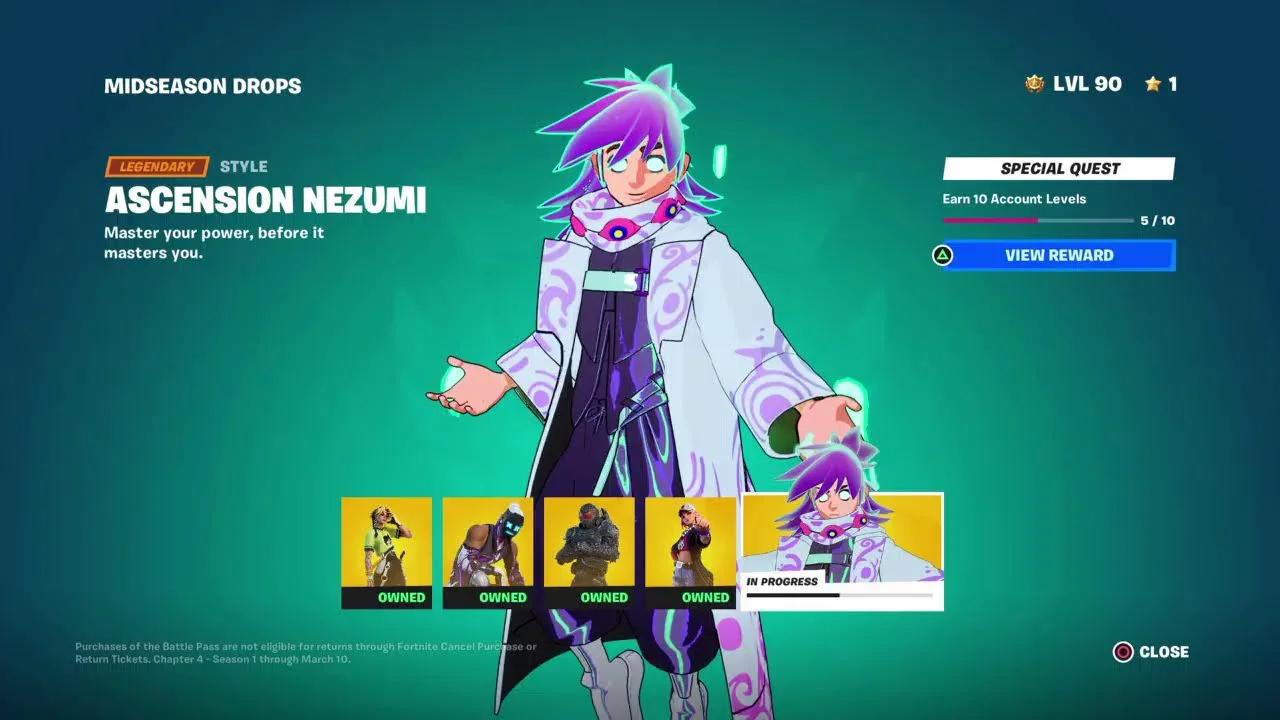Open the MIDSEASON DROPS tab heading

tap(204, 85)
